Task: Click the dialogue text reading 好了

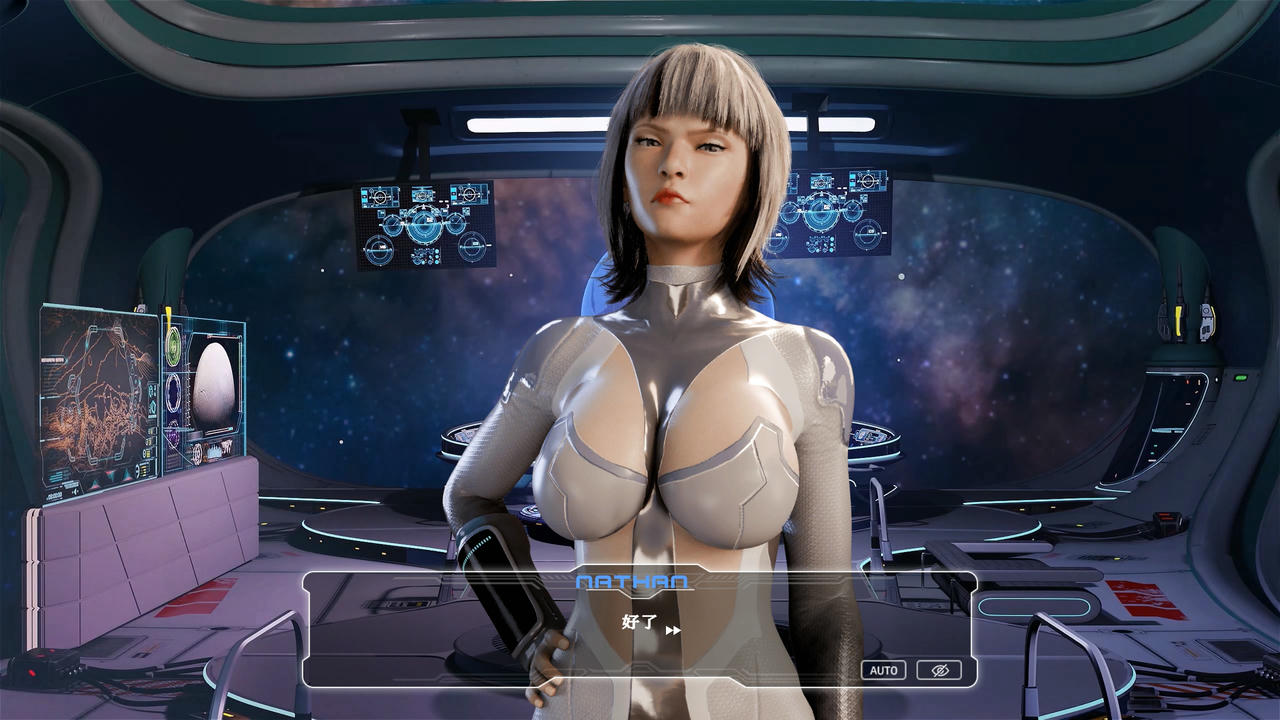Action: (x=641, y=622)
